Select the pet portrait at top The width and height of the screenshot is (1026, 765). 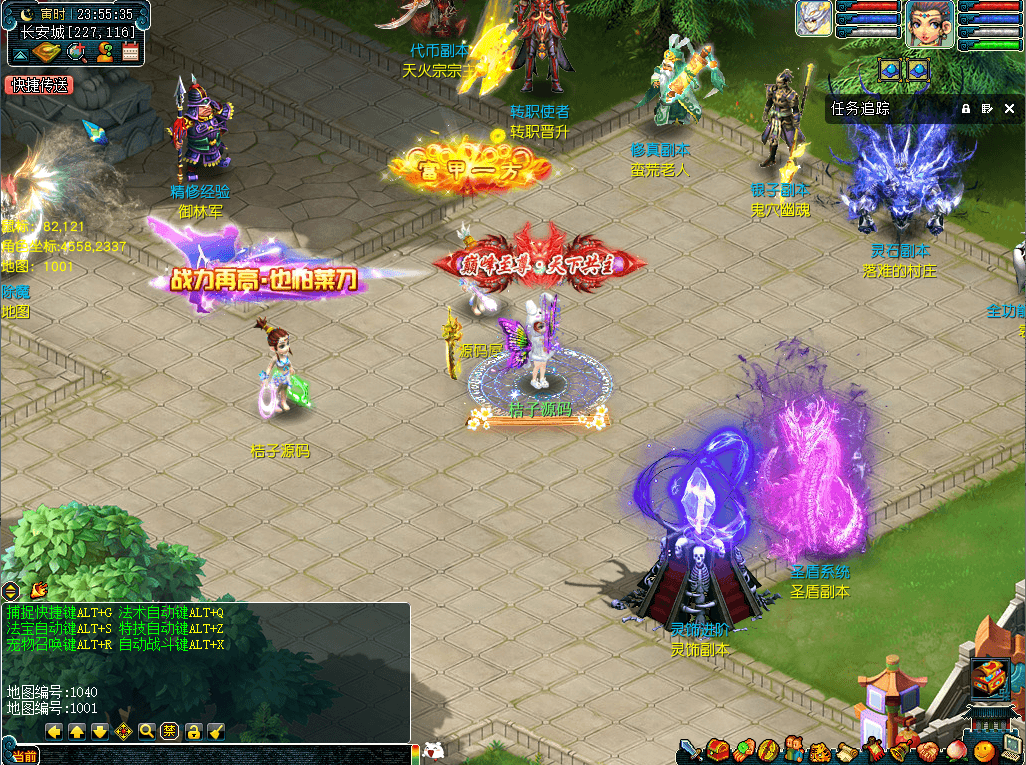[x=814, y=19]
